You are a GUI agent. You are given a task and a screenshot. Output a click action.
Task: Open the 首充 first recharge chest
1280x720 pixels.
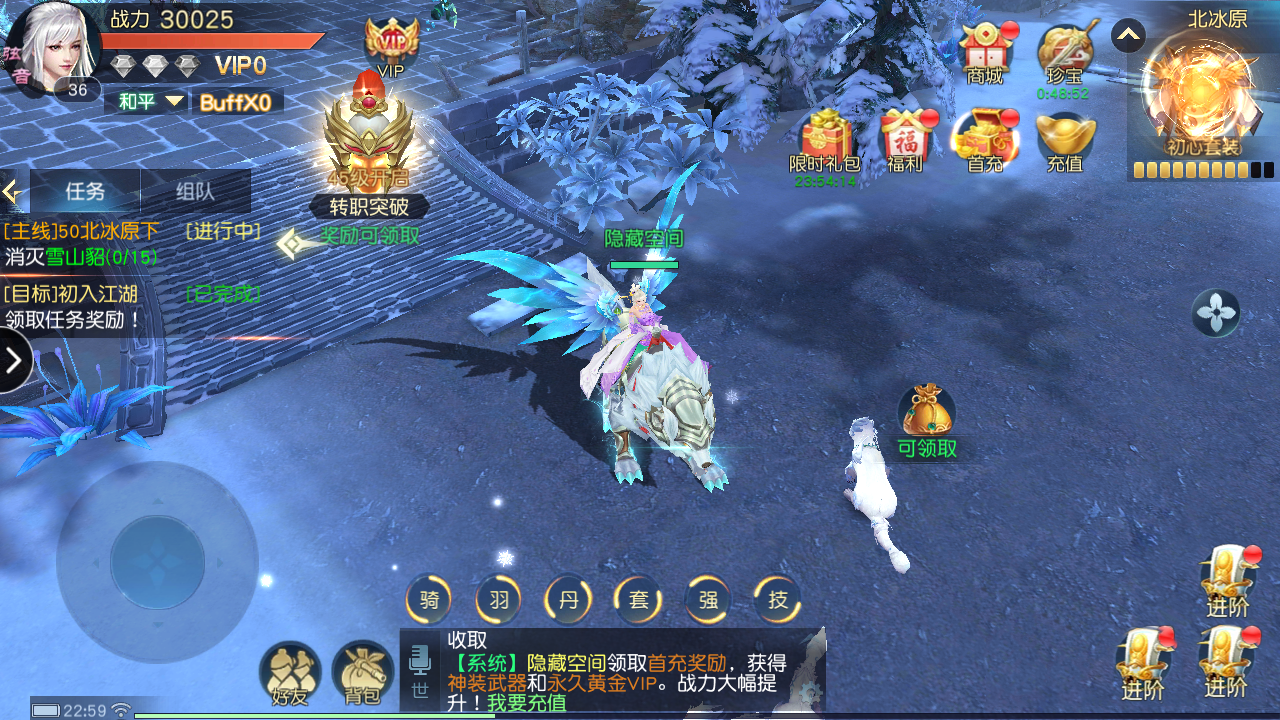tap(985, 140)
